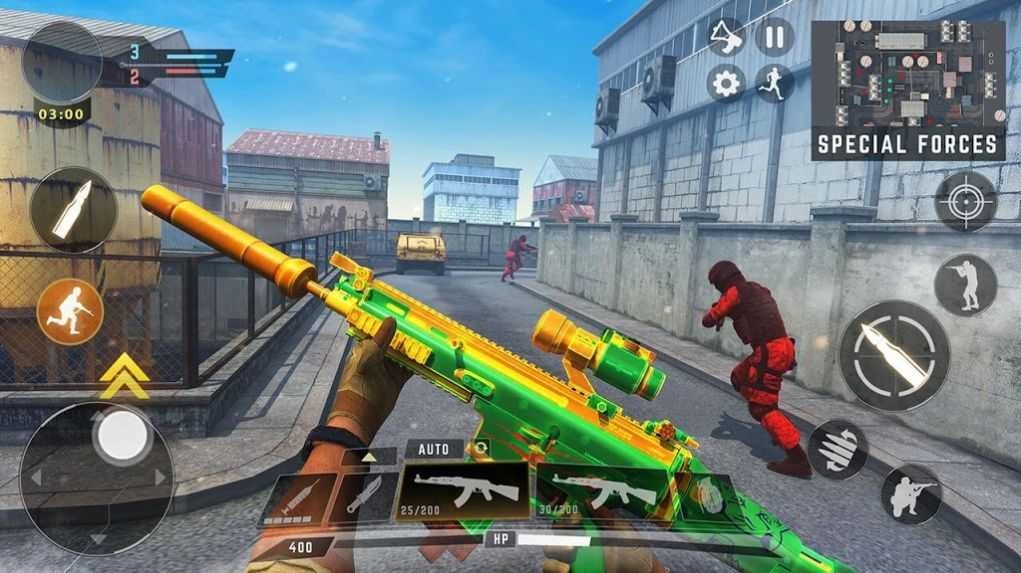Expand the up-arrow above the knife slot
The height and width of the screenshot is (573, 1021).
click(x=369, y=457)
